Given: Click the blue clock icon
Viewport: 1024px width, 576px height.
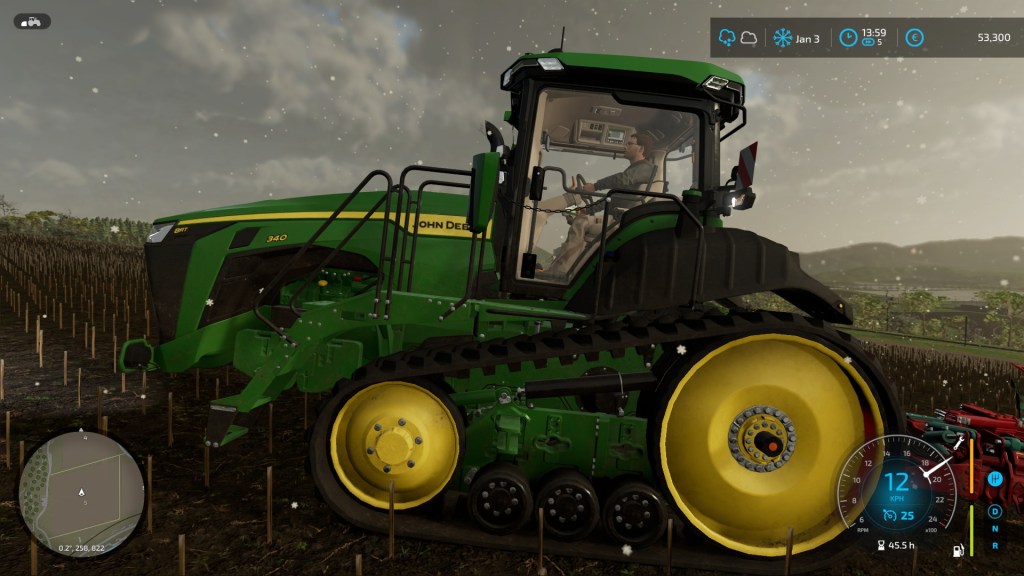Looking at the screenshot, I should tap(848, 38).
